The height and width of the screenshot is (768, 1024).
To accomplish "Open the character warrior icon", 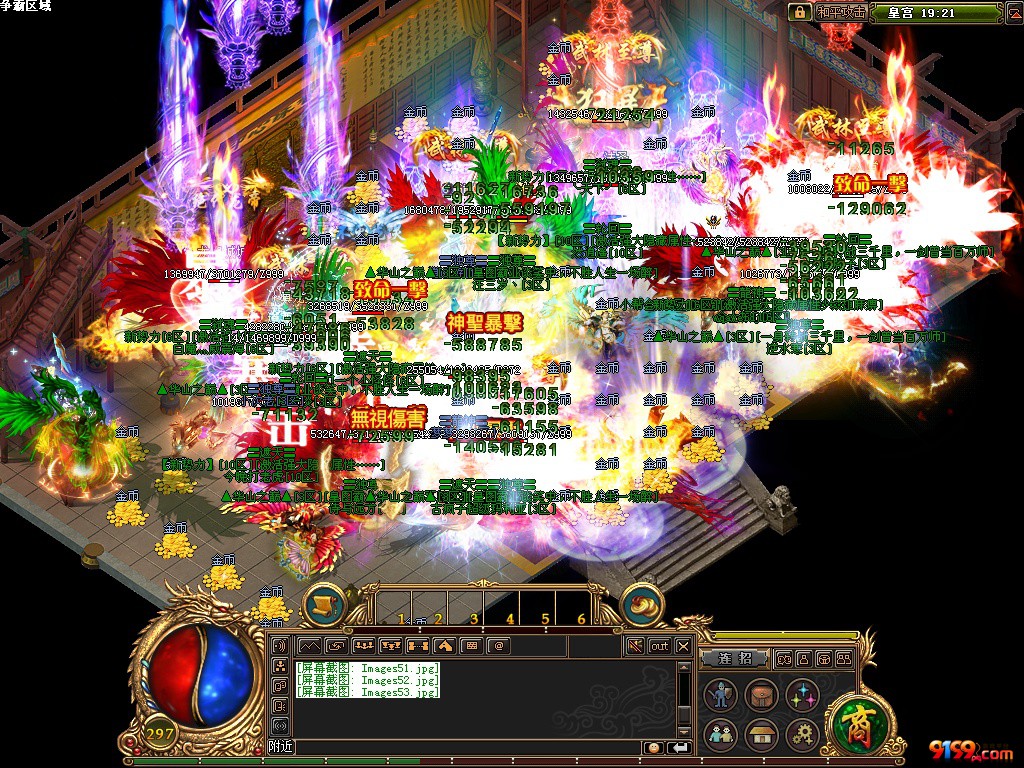I will (720, 695).
